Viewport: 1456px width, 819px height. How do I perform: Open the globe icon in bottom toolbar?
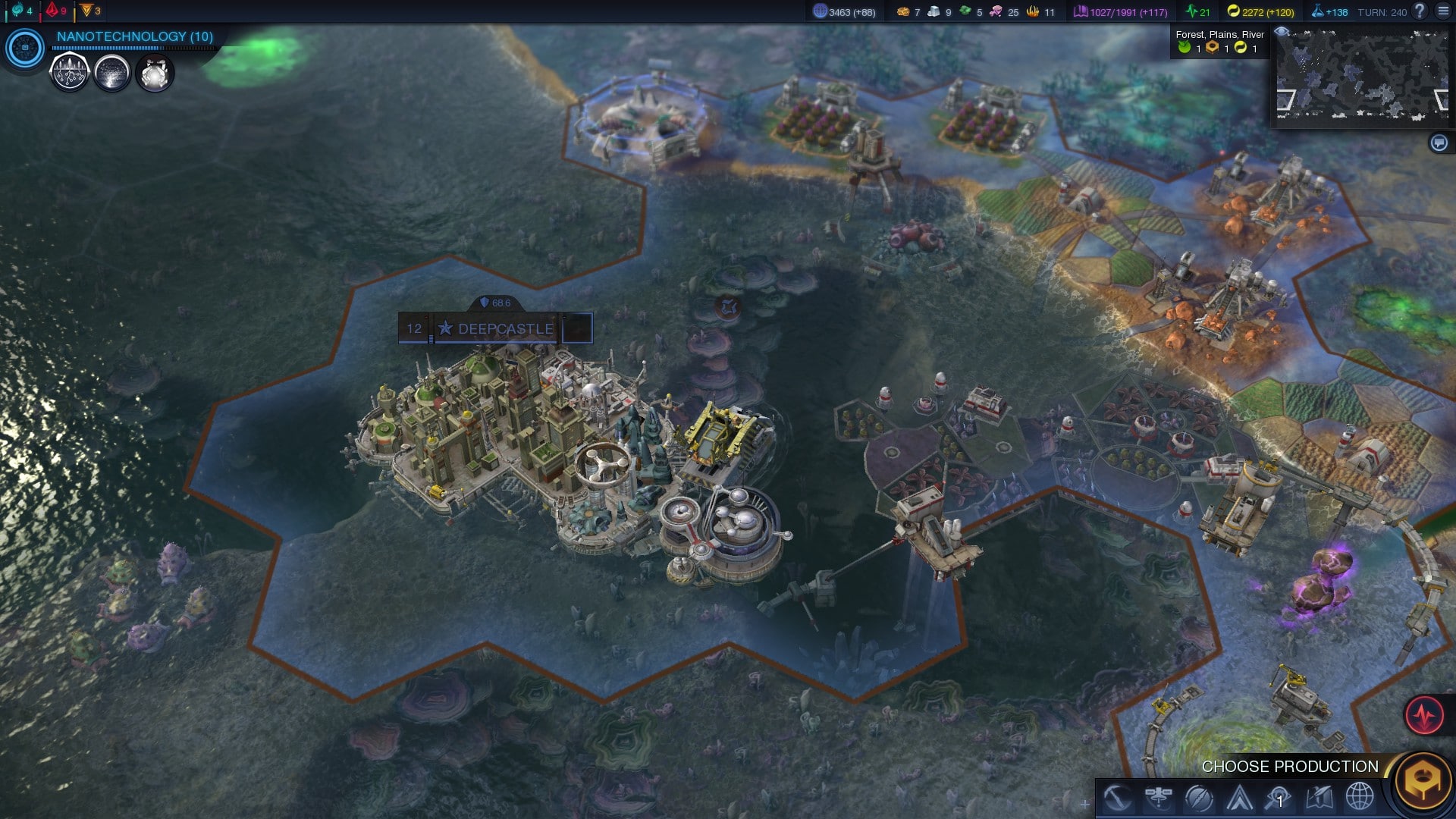1360,797
